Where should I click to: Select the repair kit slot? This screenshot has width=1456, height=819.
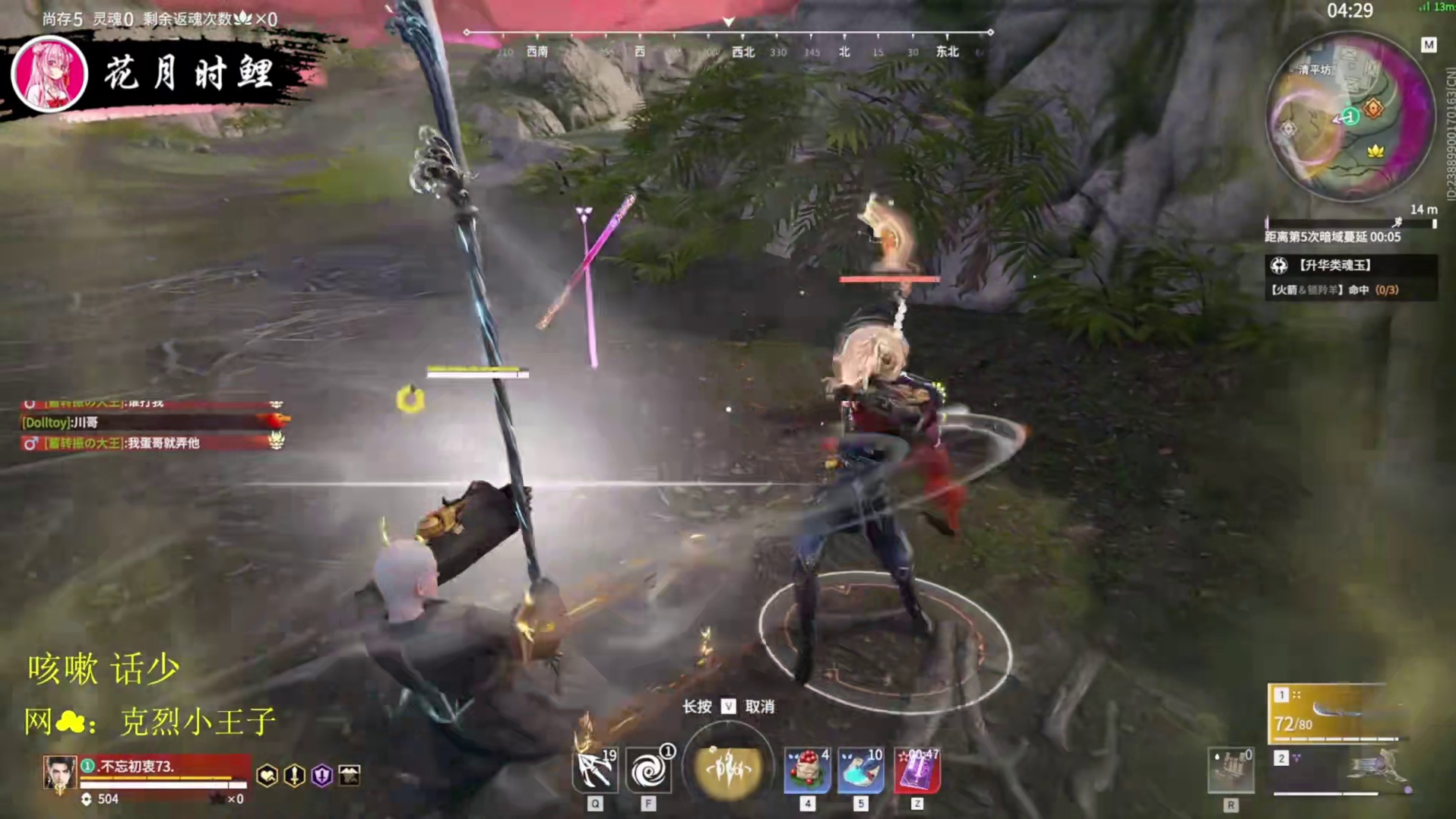coord(1230,771)
